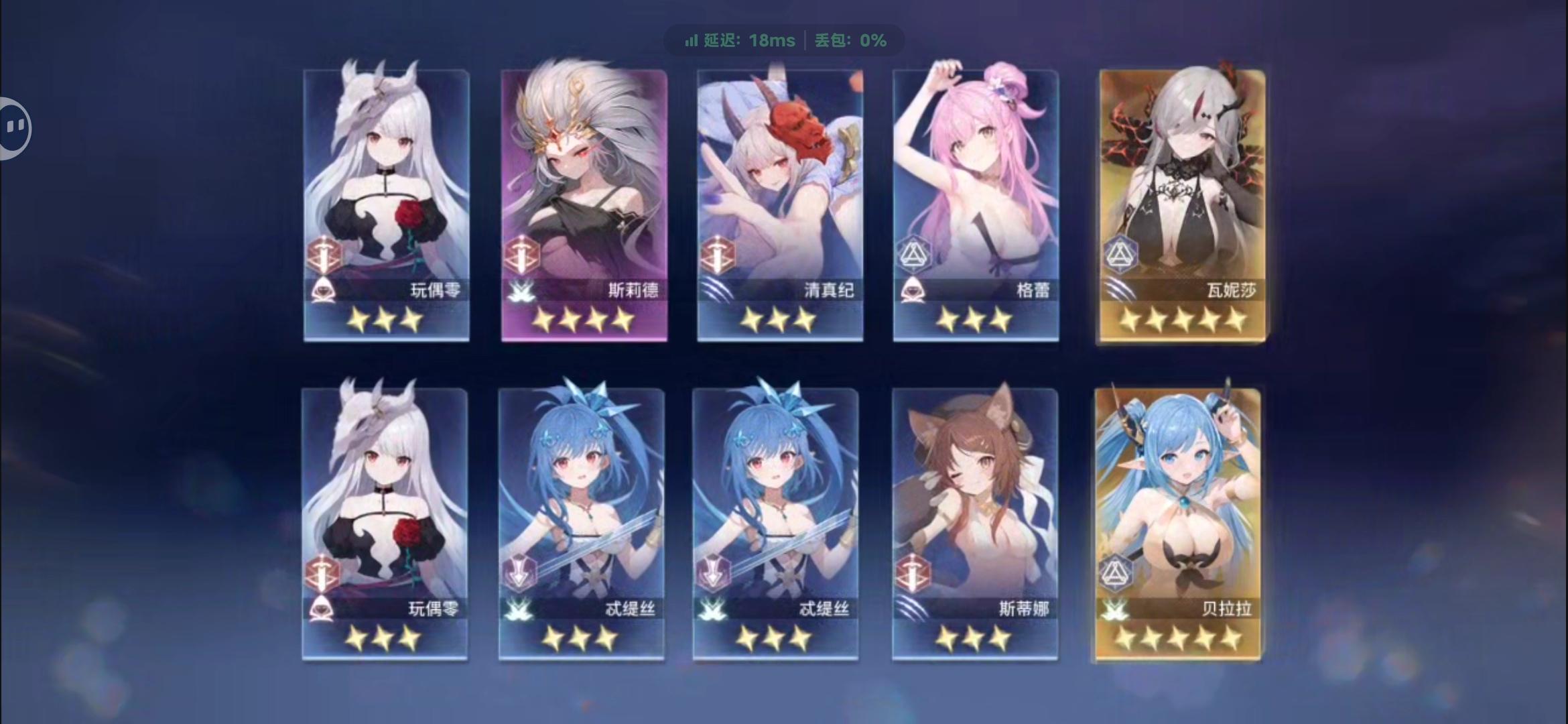Viewport: 1568px width, 724px height.
Task: Click the 丢包 0% packet loss indicator
Action: (851, 40)
